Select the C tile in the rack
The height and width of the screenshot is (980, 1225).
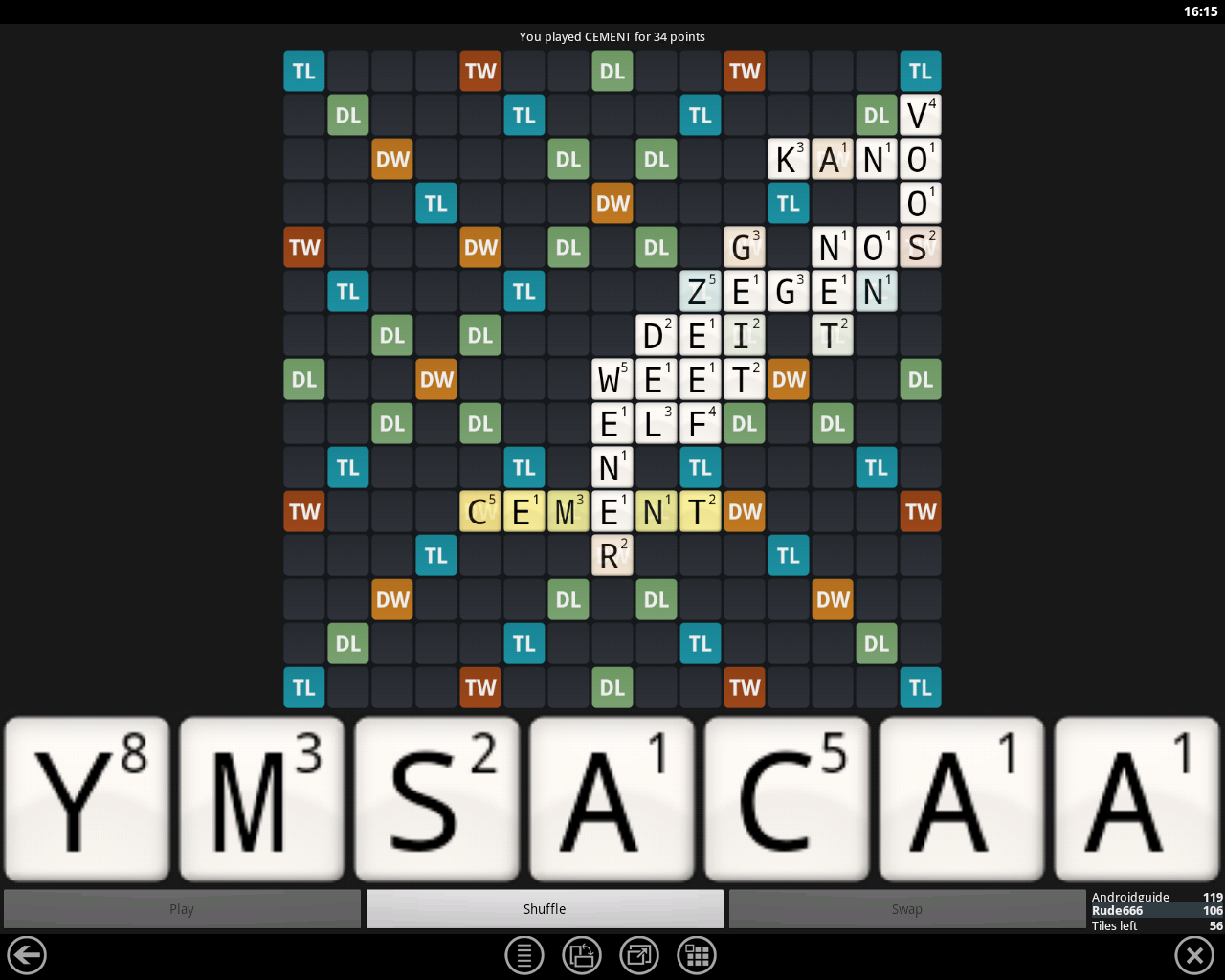click(x=787, y=797)
